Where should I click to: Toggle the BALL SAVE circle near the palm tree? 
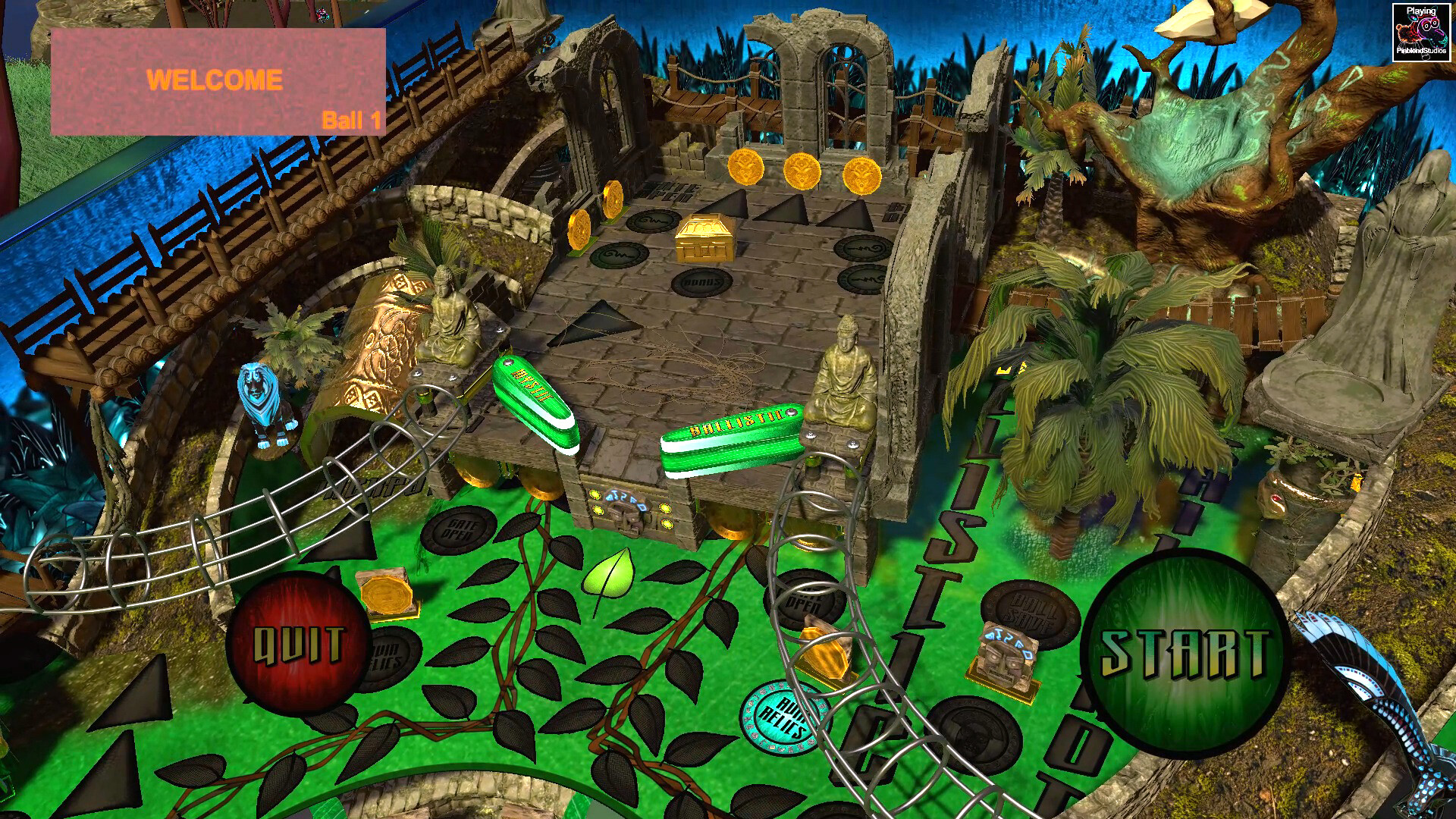coord(1030,609)
